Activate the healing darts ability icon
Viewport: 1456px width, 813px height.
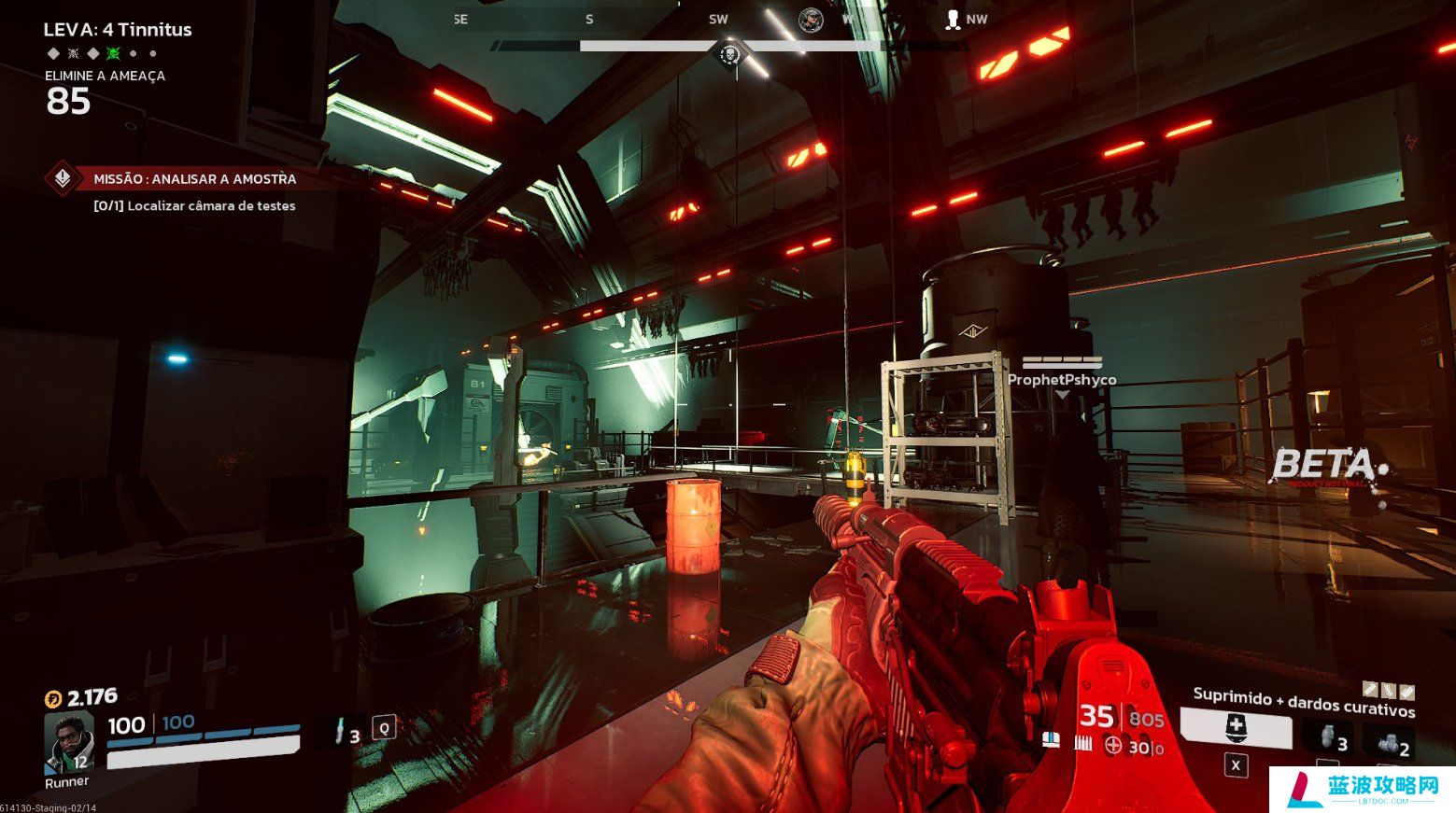1236,727
